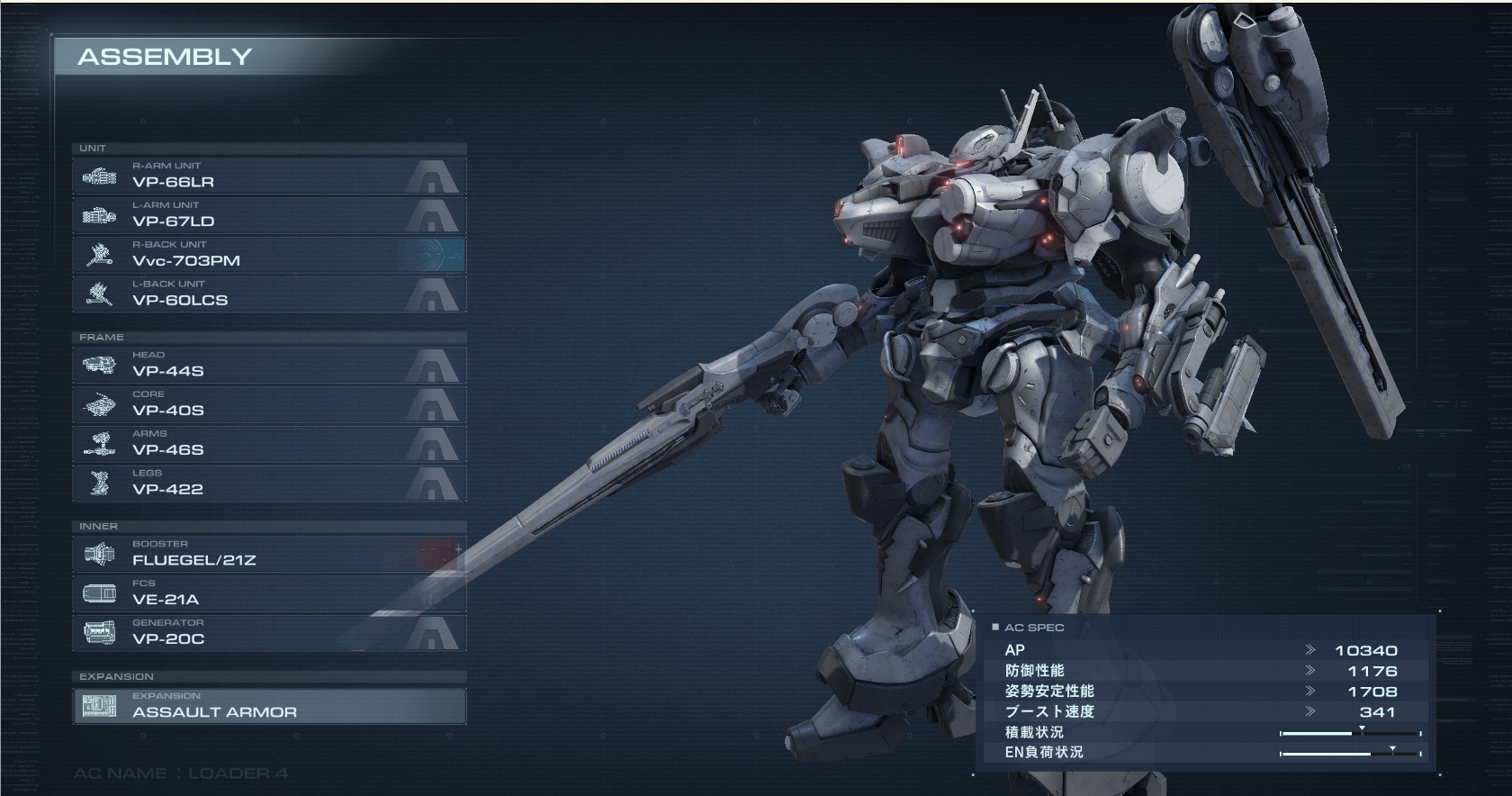Choose the ARMS VP-46S part
This screenshot has height=796, width=1512.
pos(268,445)
